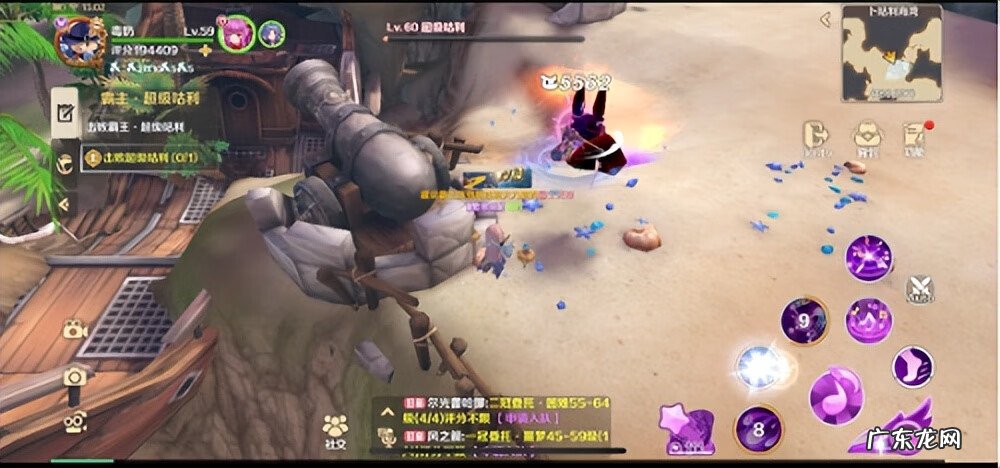The image size is (1000, 468).
Task: Open the Social (社交) menu
Action: 336,431
